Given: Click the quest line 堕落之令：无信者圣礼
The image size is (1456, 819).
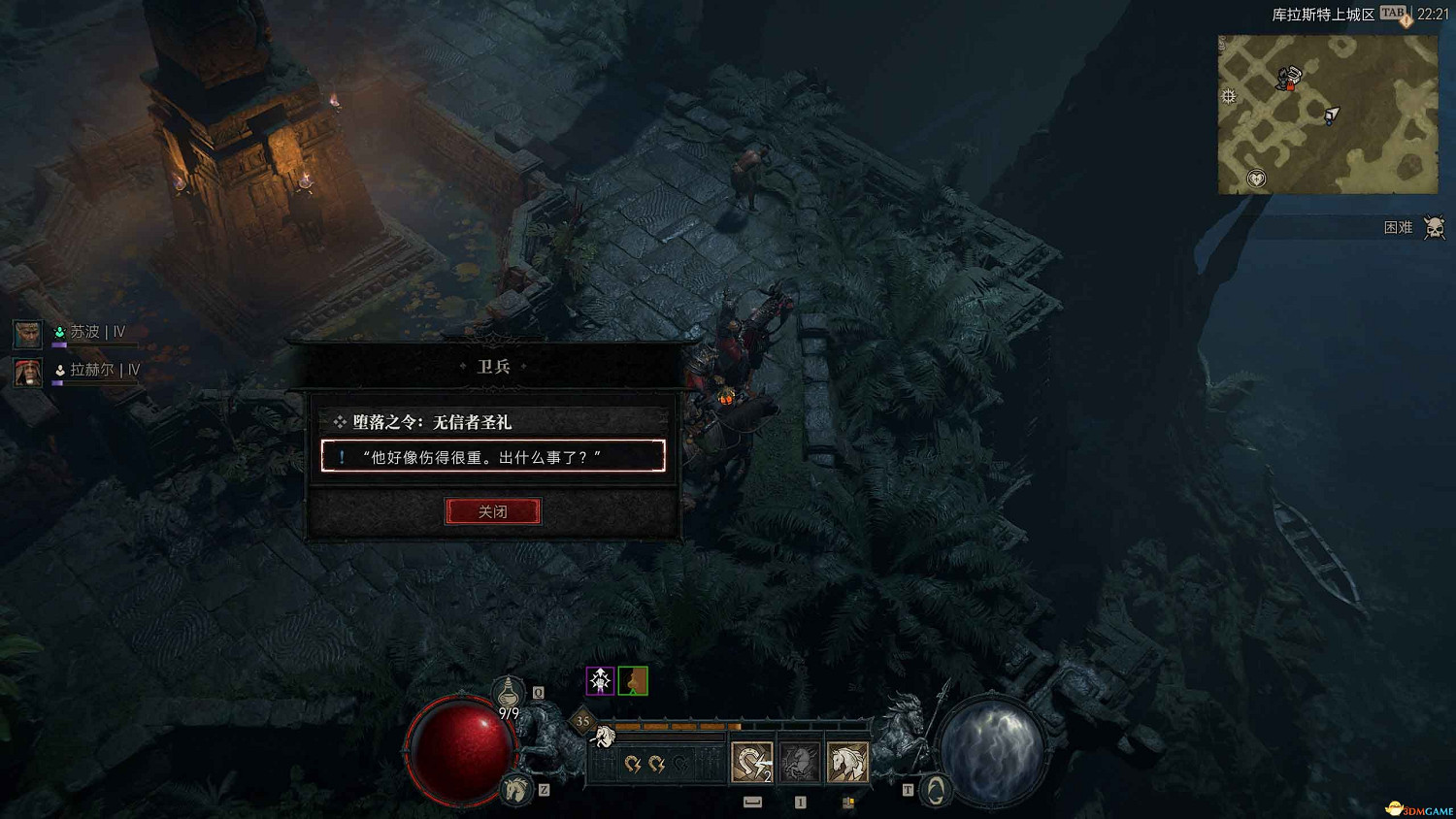Looking at the screenshot, I should coord(434,422).
